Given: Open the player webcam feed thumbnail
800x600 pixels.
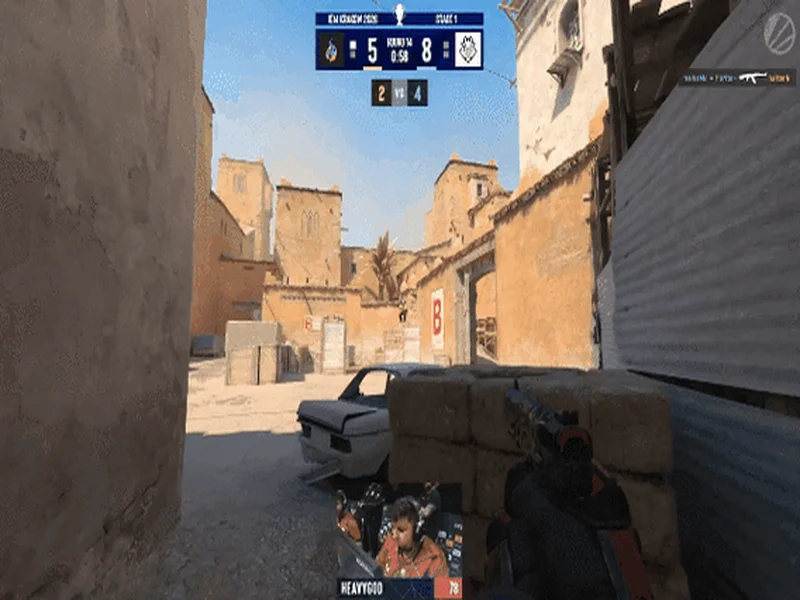Looking at the screenshot, I should [399, 531].
